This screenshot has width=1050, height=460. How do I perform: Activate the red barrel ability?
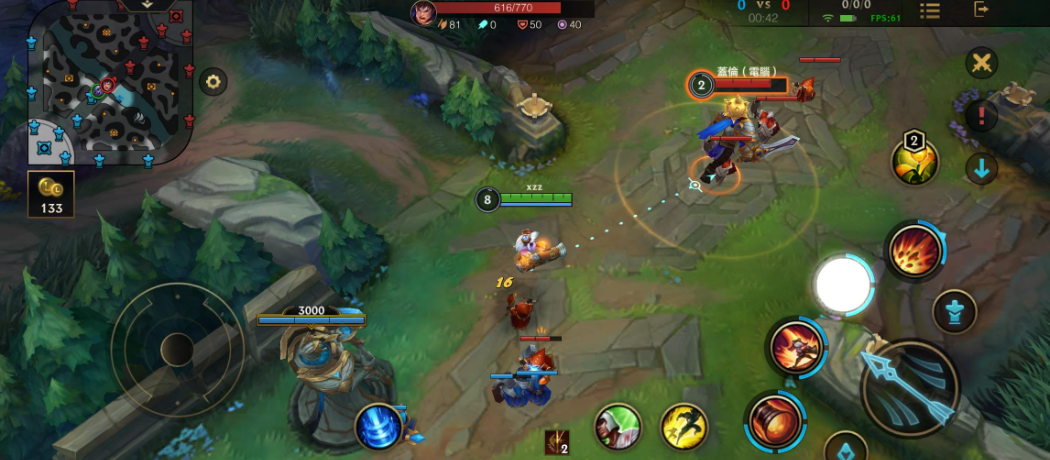773,419
